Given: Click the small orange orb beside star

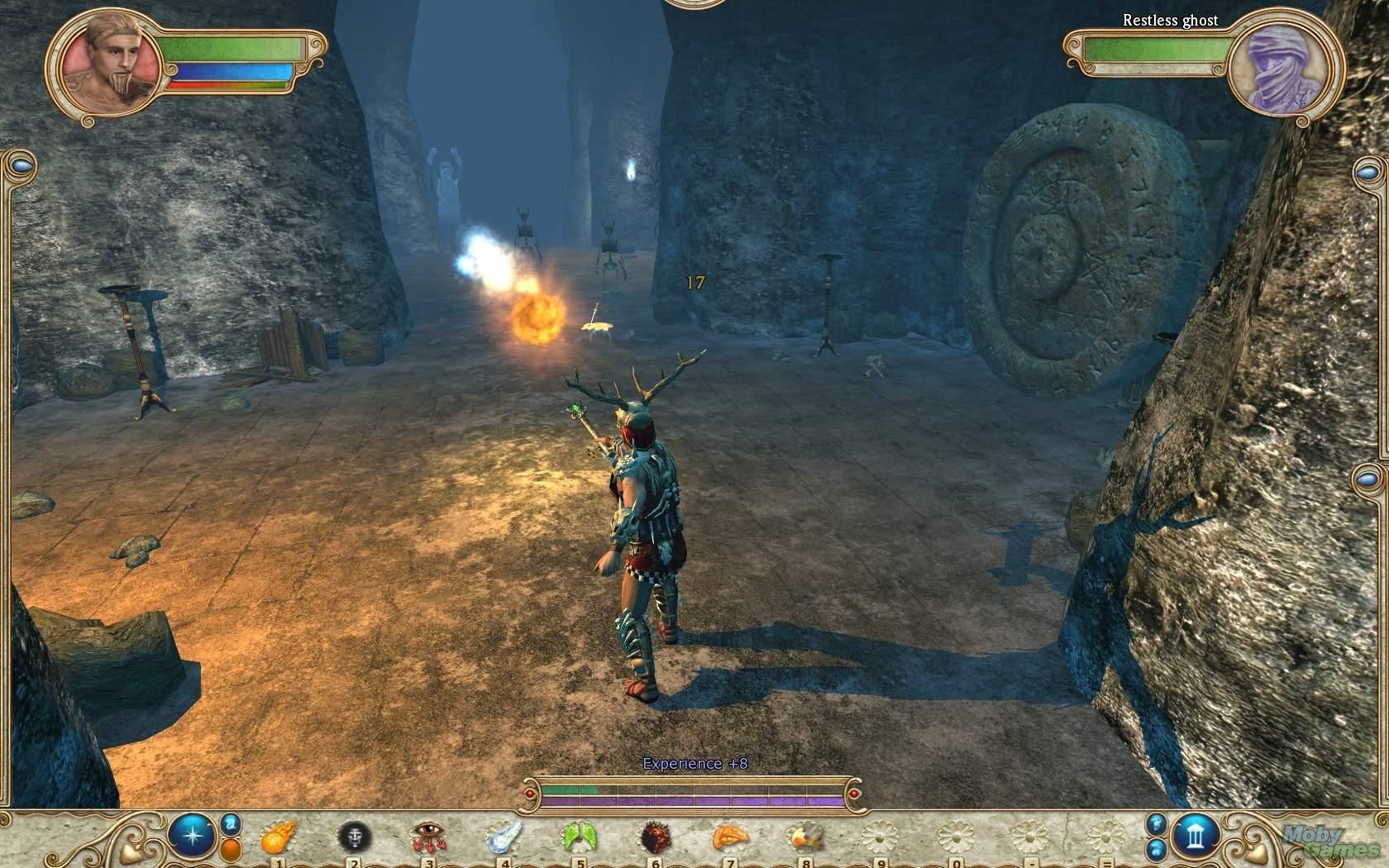Looking at the screenshot, I should [x=231, y=850].
